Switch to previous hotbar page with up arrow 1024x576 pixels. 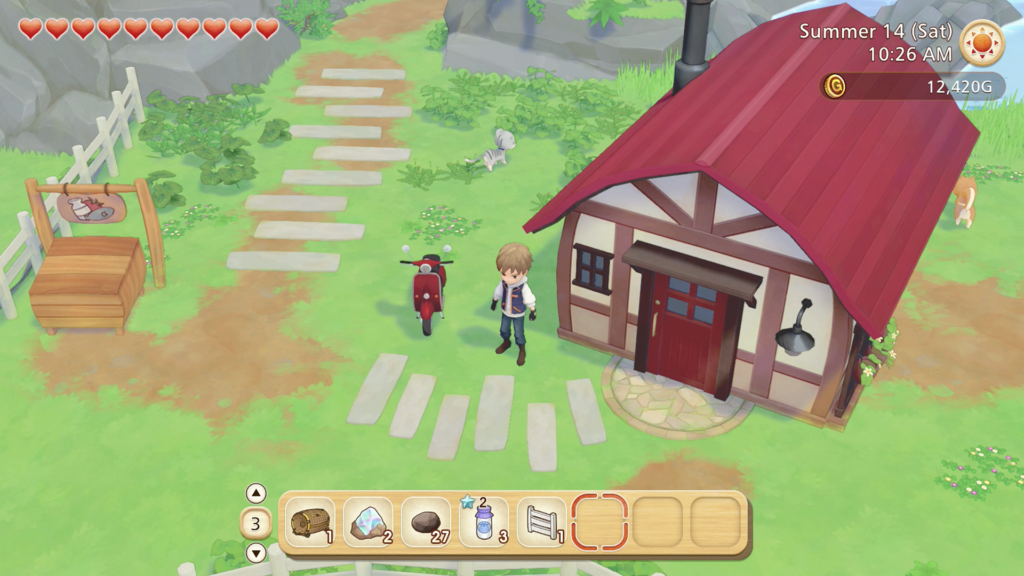coord(256,493)
